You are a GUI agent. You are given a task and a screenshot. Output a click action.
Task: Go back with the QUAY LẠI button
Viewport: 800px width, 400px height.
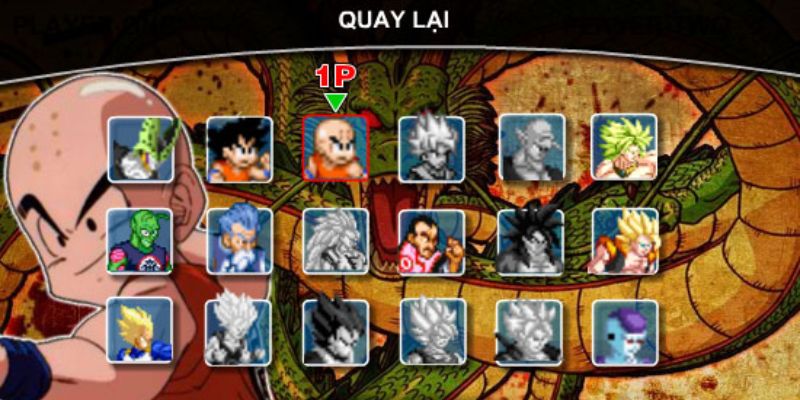tap(400, 19)
